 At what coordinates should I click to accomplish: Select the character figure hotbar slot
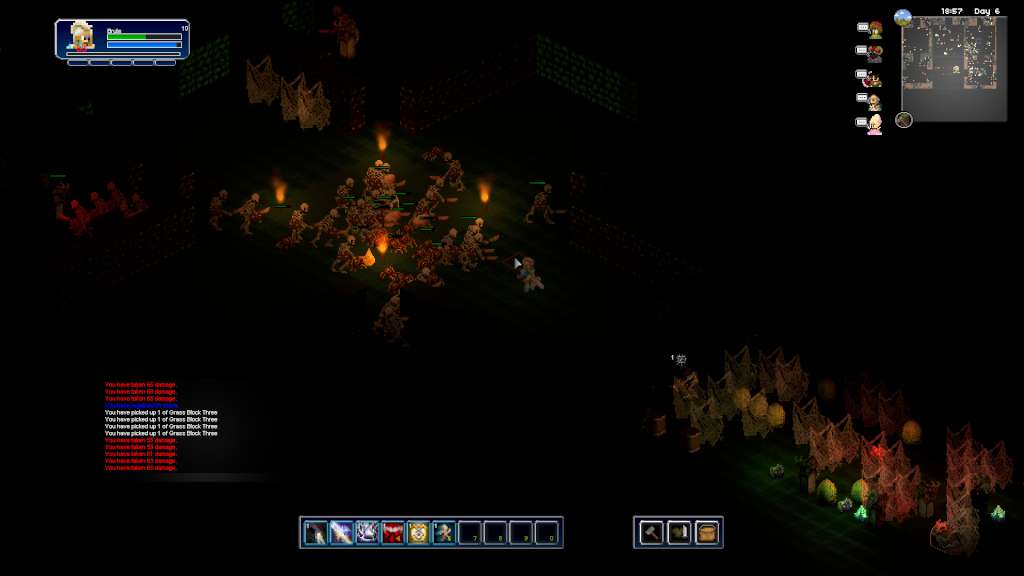click(443, 532)
